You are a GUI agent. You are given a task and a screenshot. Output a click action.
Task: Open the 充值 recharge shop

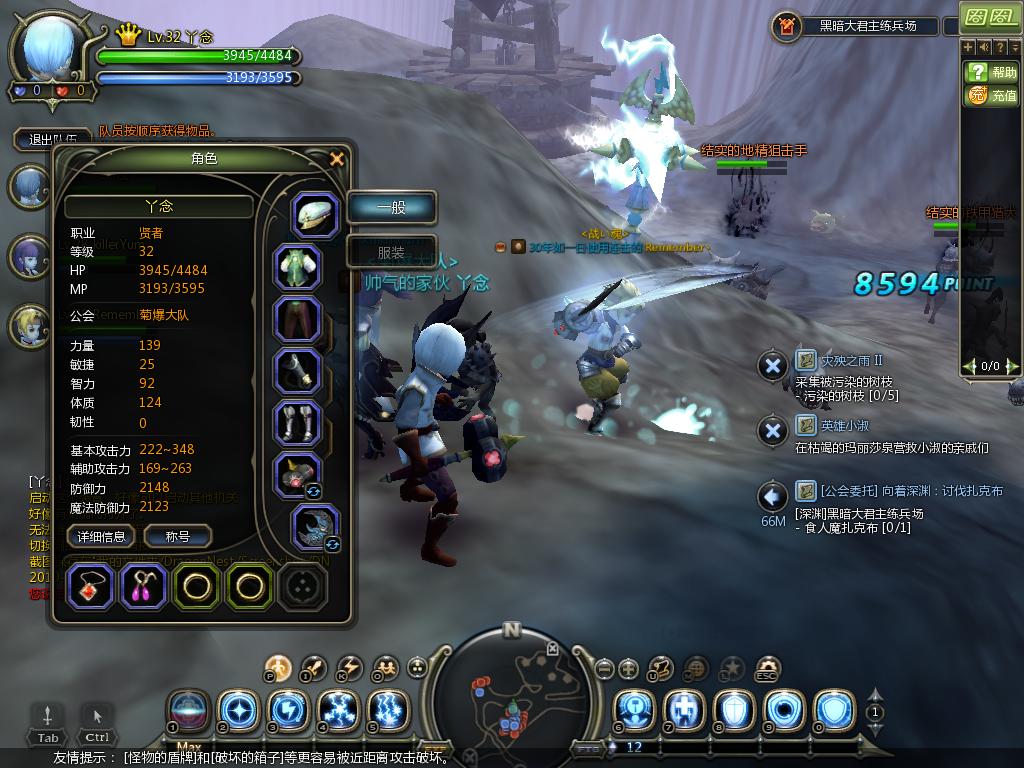[x=991, y=96]
